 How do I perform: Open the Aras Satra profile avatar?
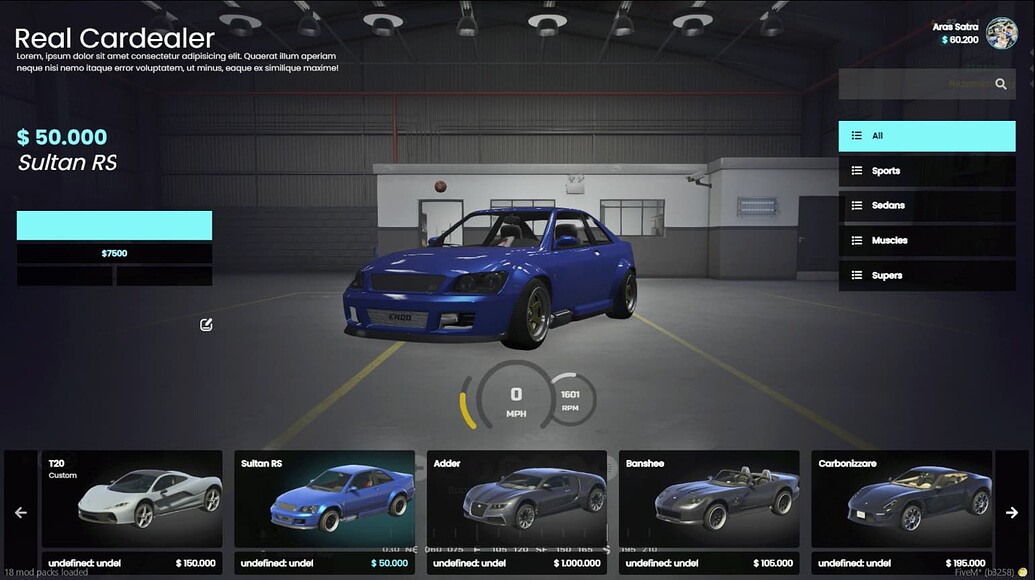[x=1001, y=33]
